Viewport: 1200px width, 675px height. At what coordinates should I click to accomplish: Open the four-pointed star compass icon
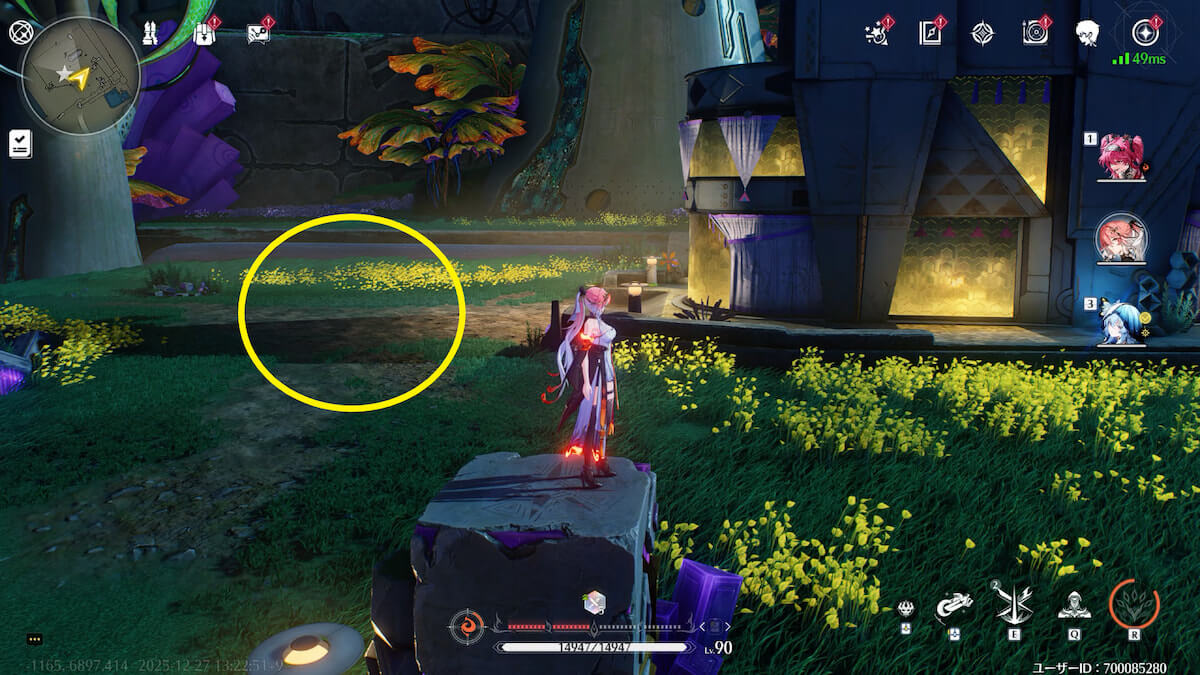(x=983, y=33)
